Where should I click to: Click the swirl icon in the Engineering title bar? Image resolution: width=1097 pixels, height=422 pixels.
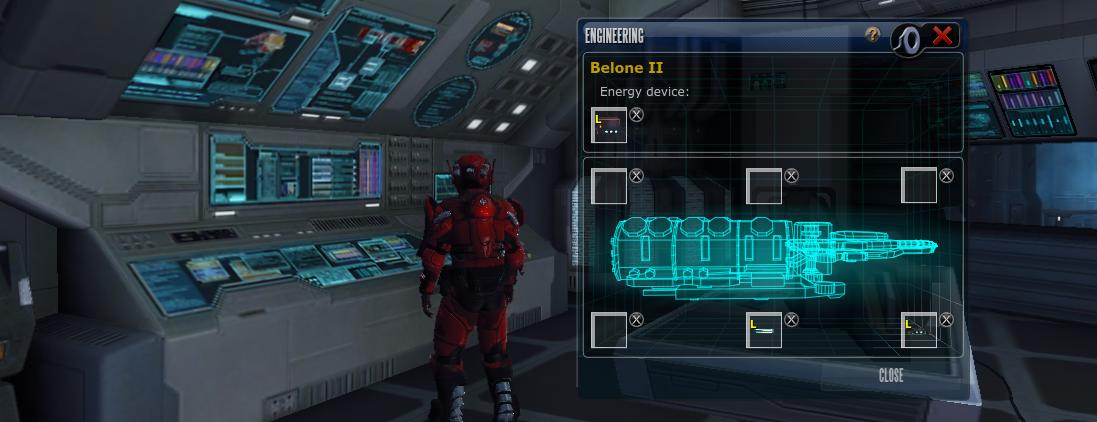[907, 36]
